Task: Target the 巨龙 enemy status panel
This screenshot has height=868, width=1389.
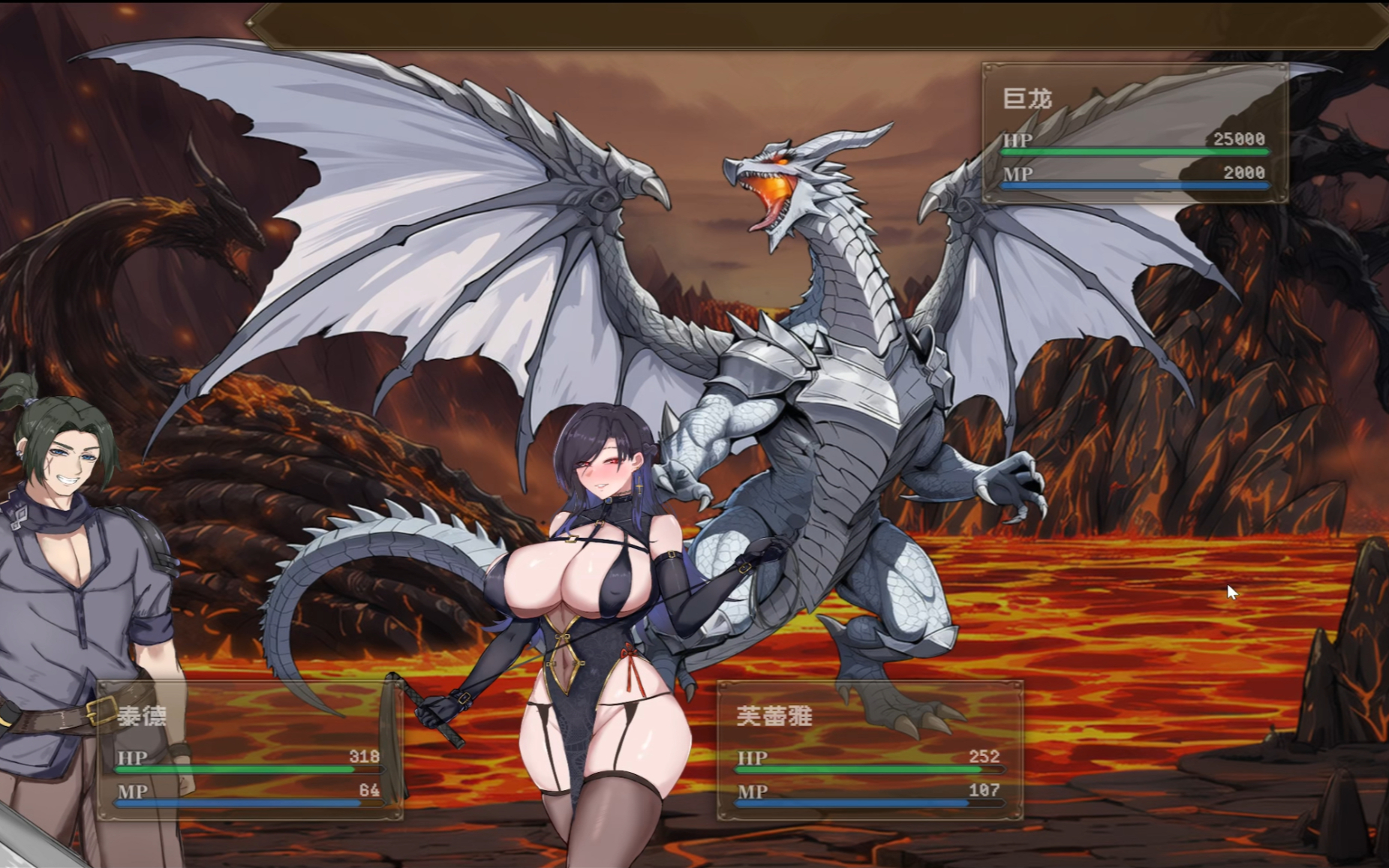Action: 1135,134
